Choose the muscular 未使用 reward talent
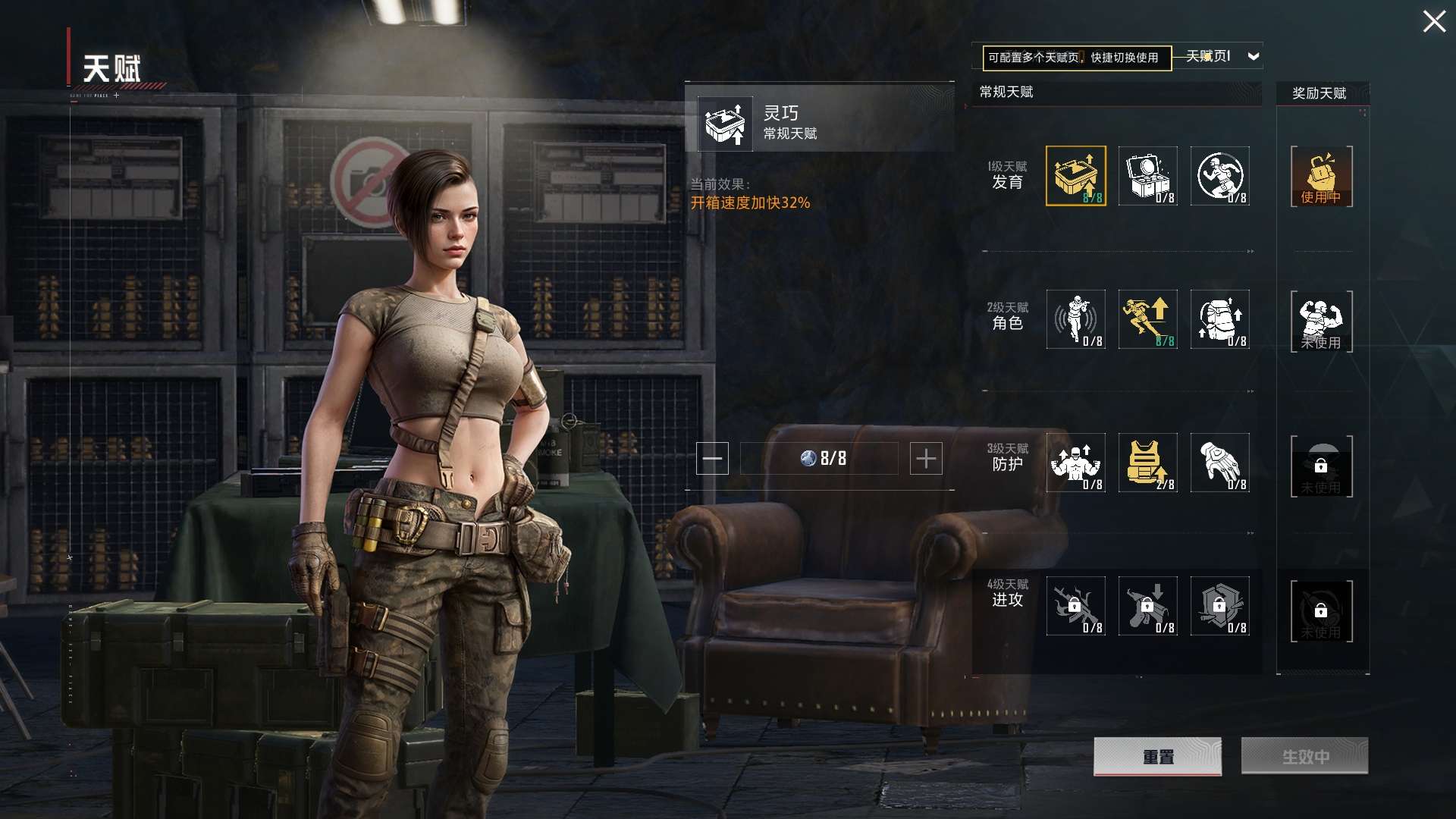Viewport: 1456px width, 819px height. coord(1321,321)
